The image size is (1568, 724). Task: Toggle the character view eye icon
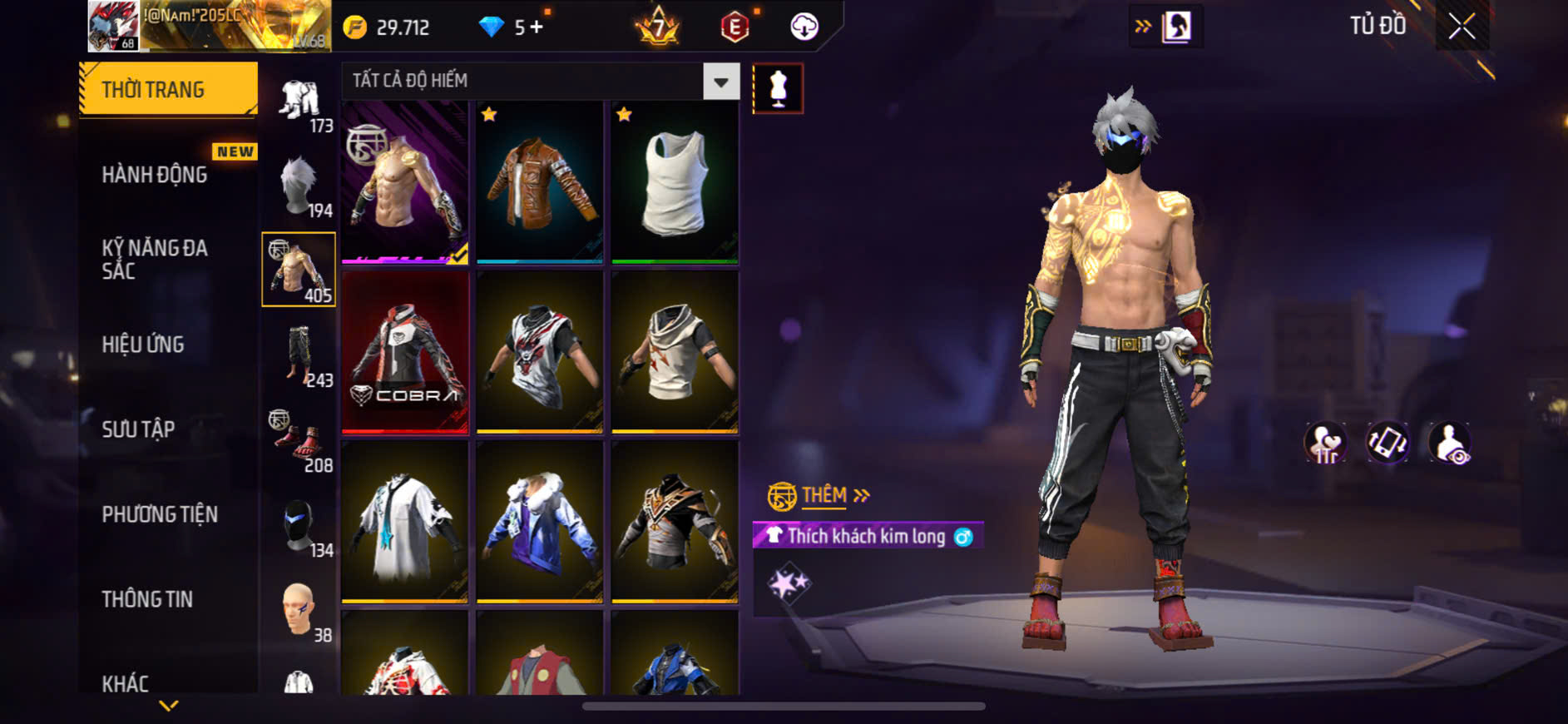(x=1450, y=442)
